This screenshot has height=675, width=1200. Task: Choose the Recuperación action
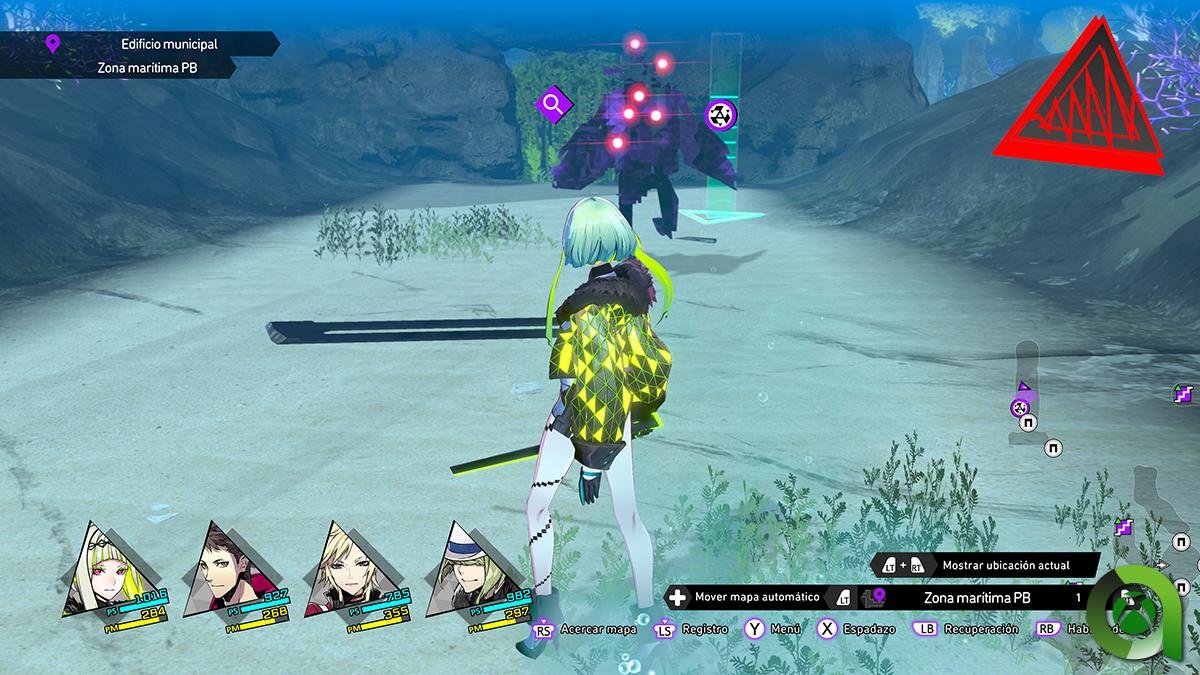click(978, 629)
